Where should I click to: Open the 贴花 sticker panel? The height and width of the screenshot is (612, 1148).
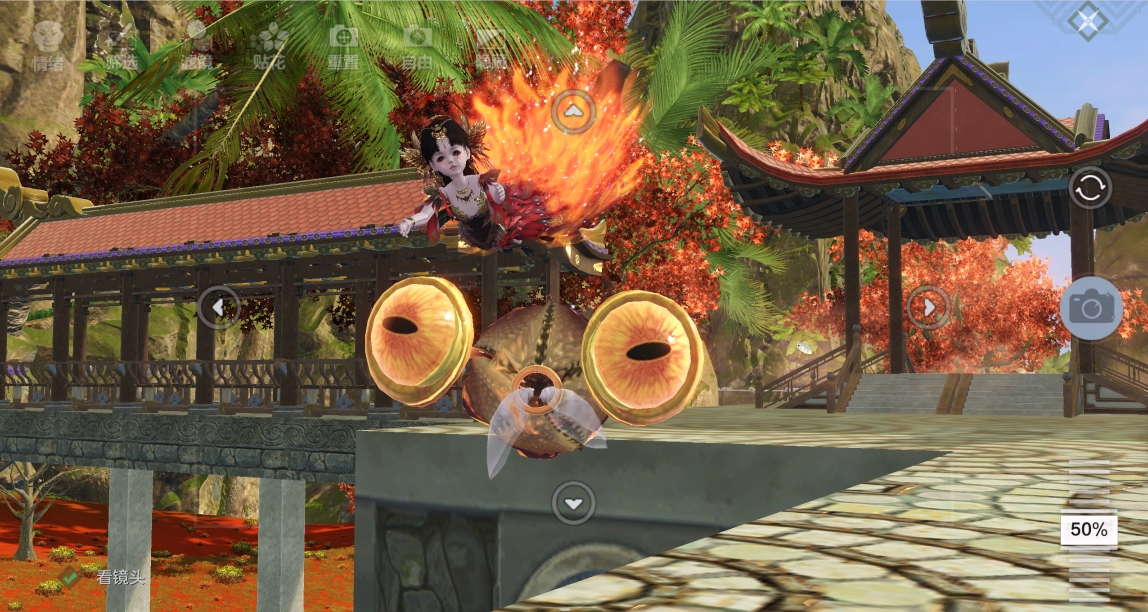tap(269, 47)
